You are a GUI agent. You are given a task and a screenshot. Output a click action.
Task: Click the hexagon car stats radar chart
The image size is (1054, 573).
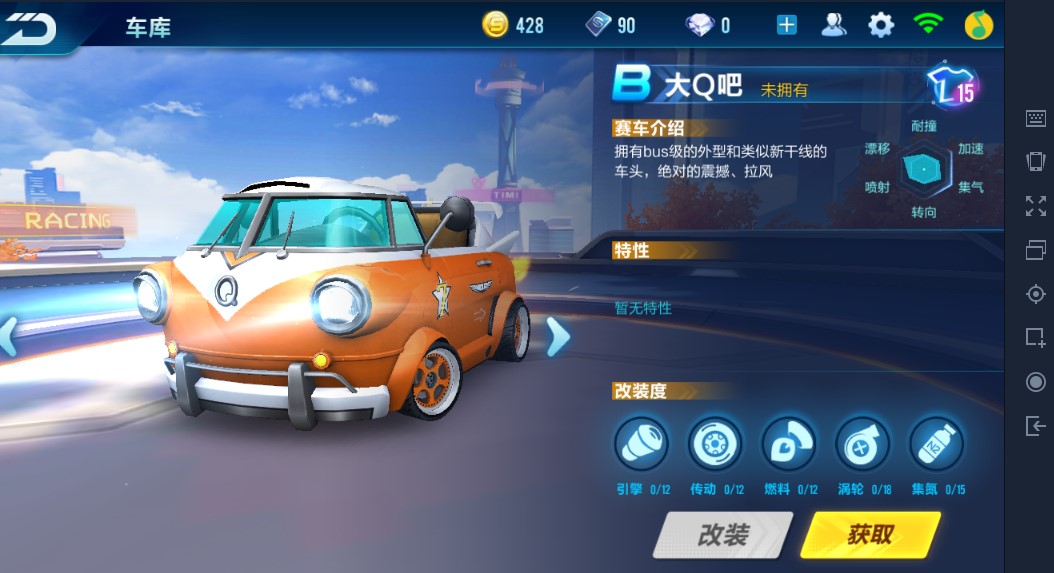coord(921,170)
